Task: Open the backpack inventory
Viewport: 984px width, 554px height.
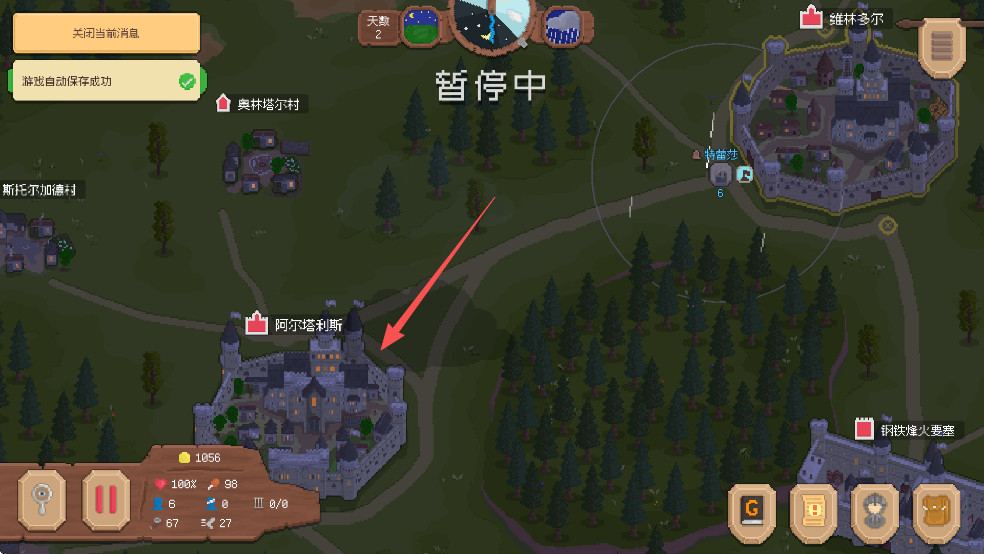Action: [x=936, y=511]
